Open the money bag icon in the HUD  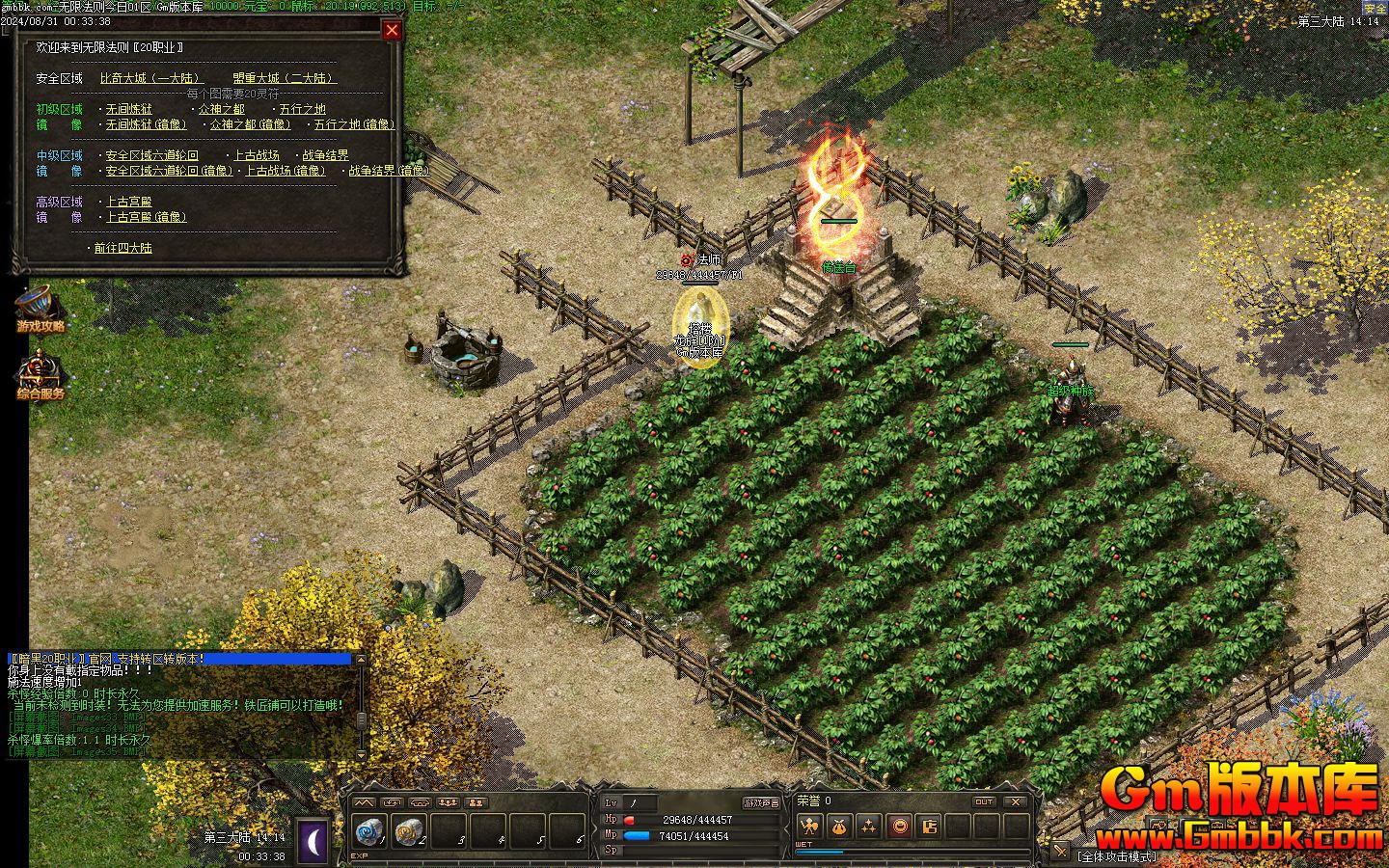coord(839,827)
